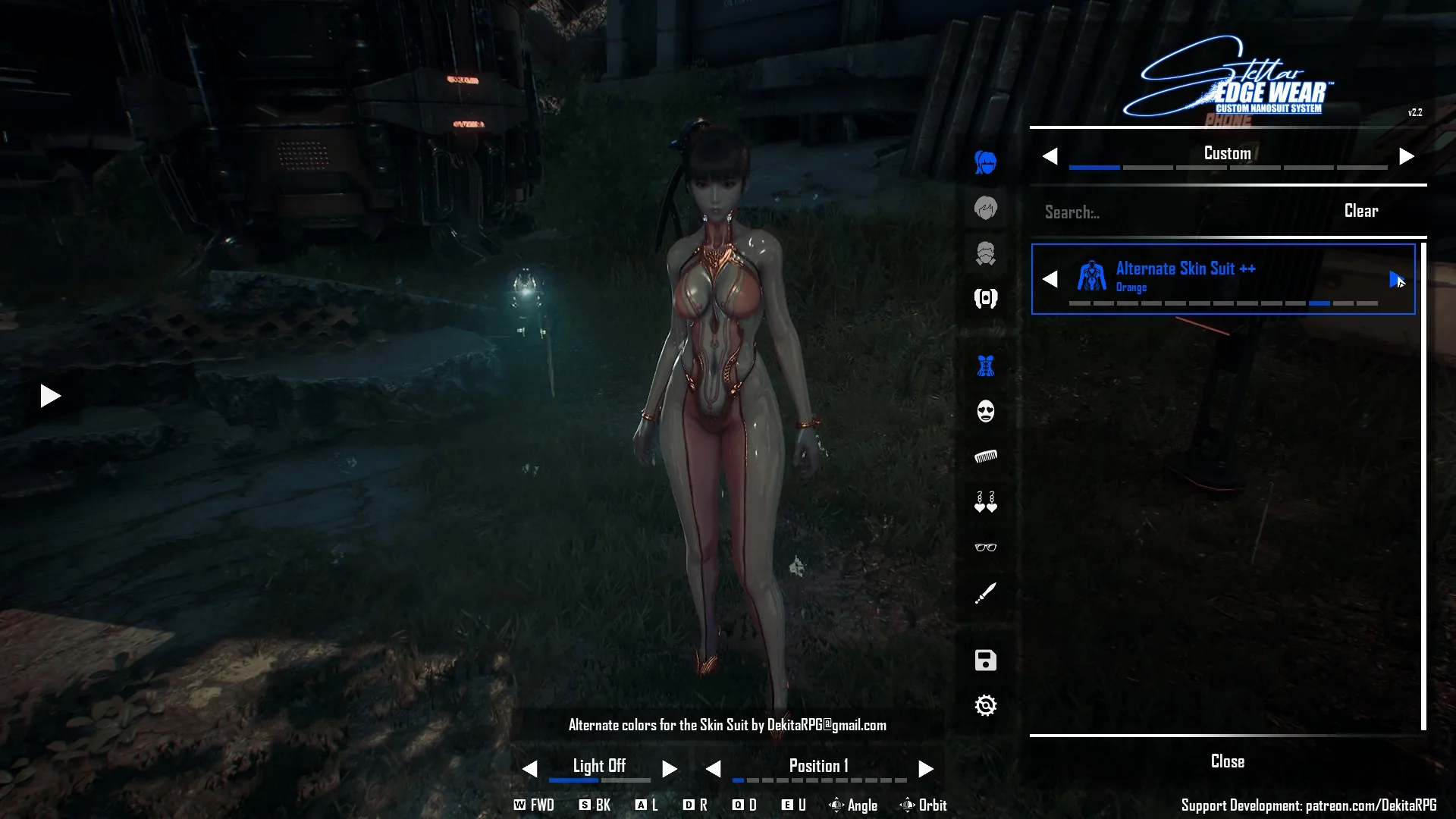Image resolution: width=1456 pixels, height=819 pixels.
Task: Choose the face mask category icon
Action: pos(985,412)
